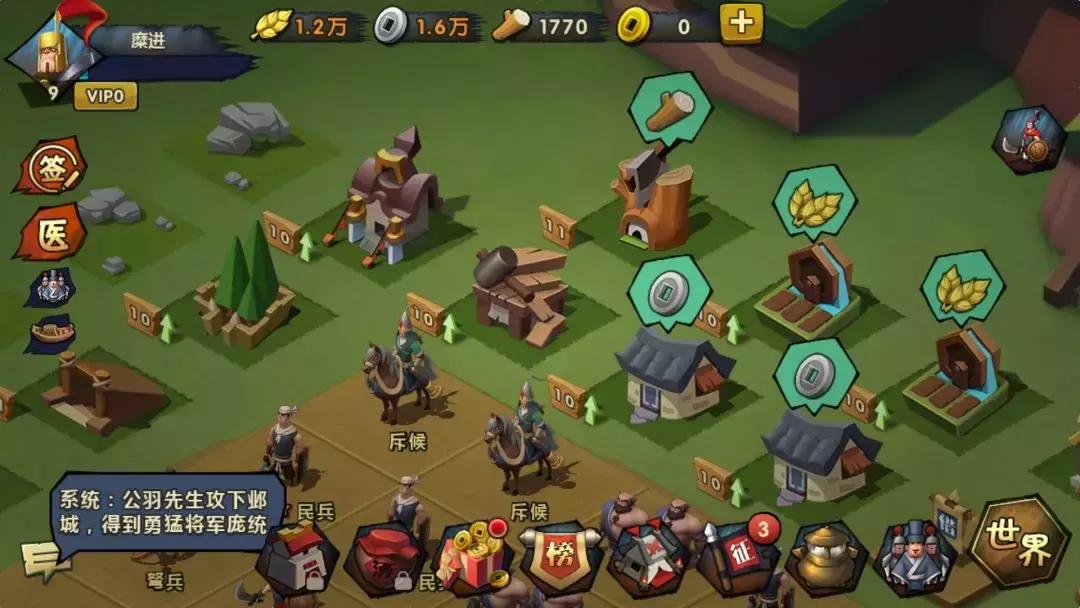Screen dimensions: 1080x608
Task: Select the boat icon on left
Action: [x=50, y=334]
